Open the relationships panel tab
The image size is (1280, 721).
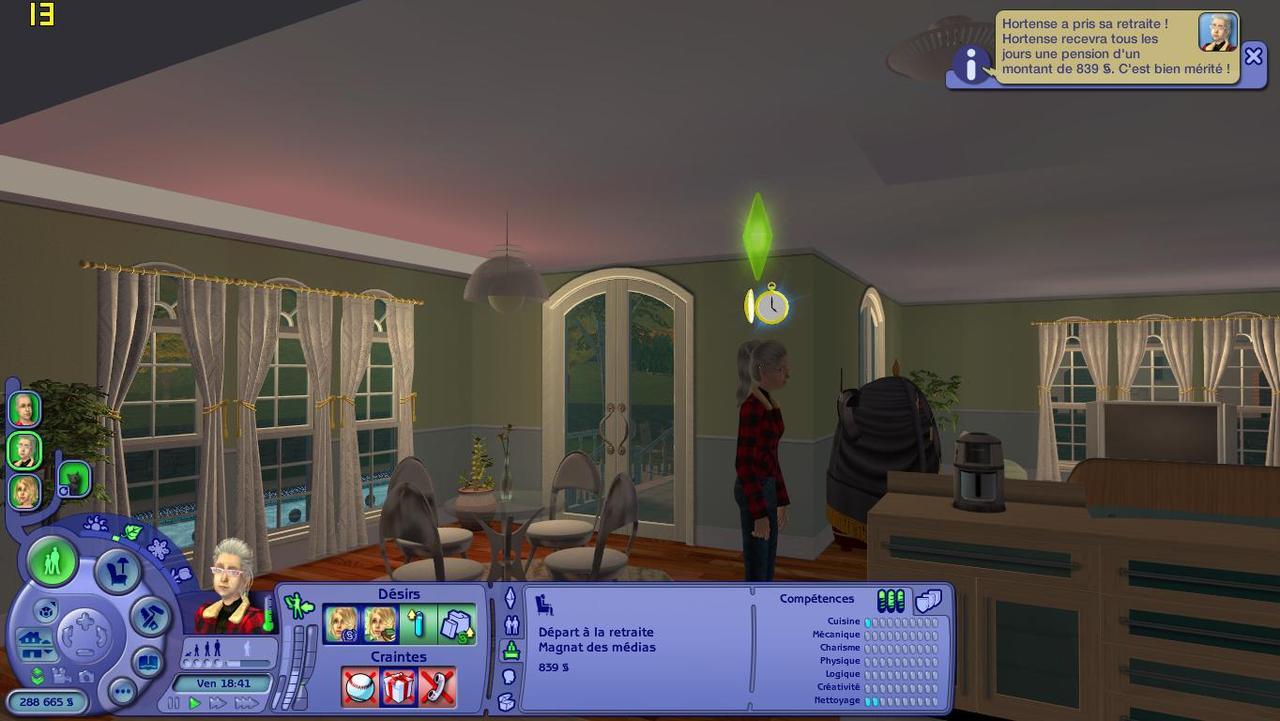click(510, 625)
